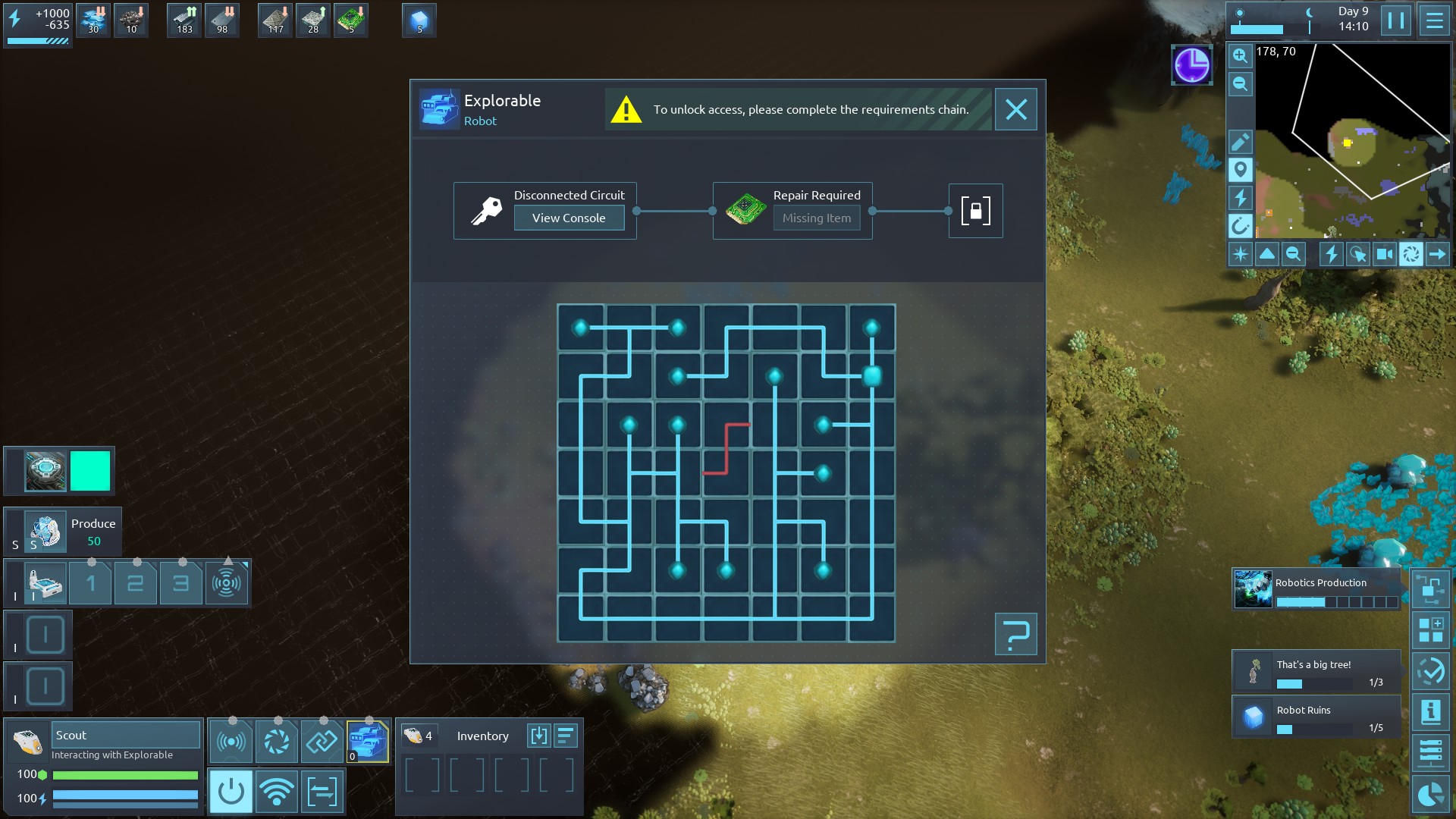Open the main hamburger menu
The height and width of the screenshot is (819, 1456).
click(1434, 20)
